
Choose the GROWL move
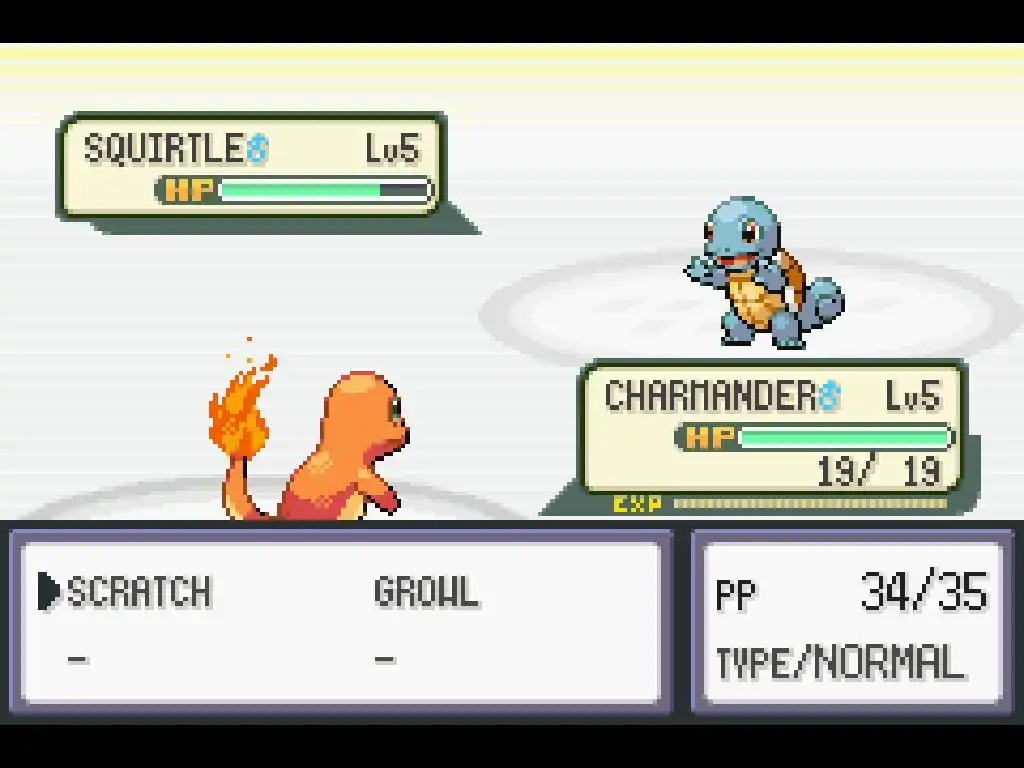(426, 592)
